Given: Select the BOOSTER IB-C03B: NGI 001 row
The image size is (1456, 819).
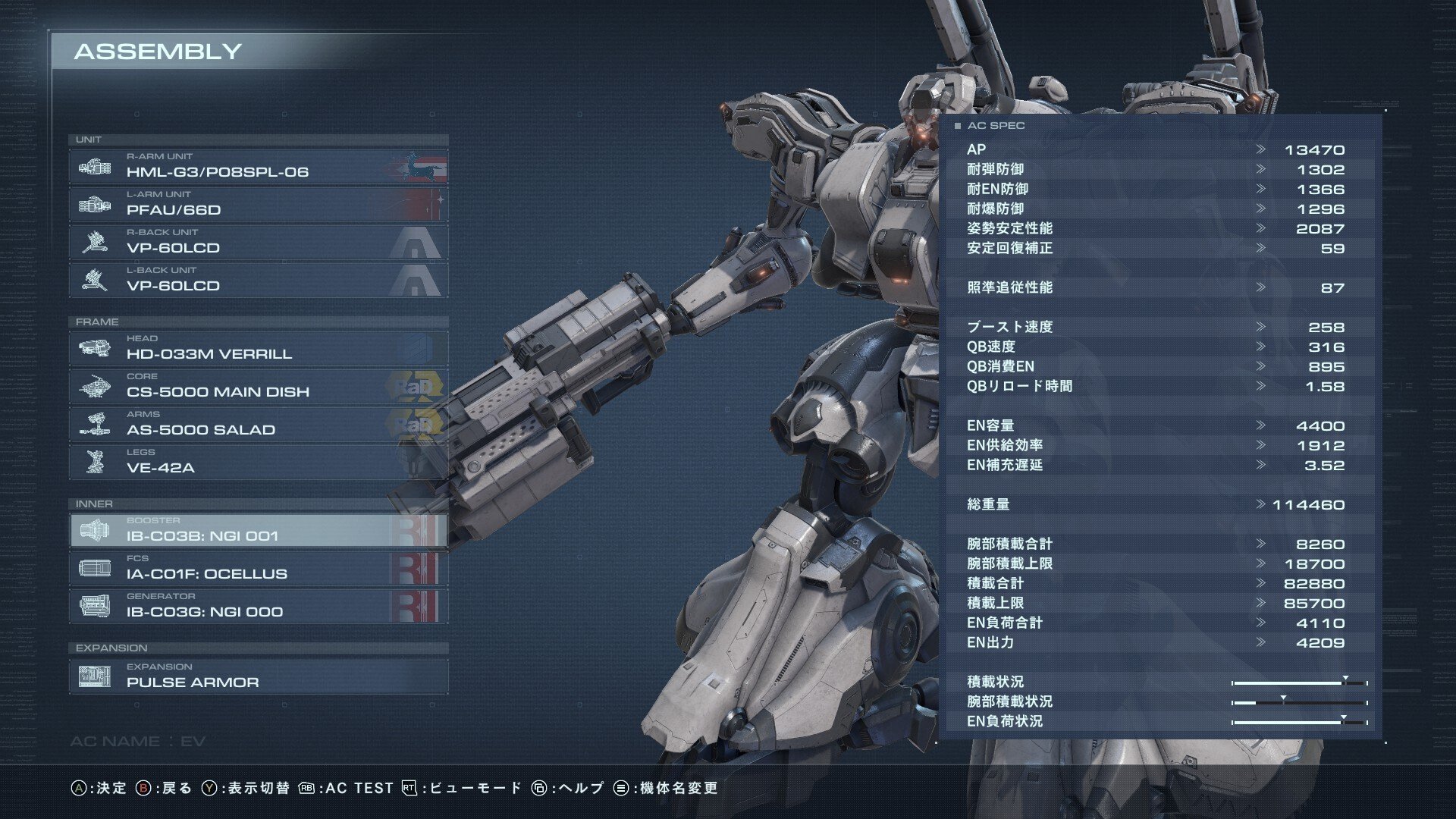Looking at the screenshot, I should 258,530.
